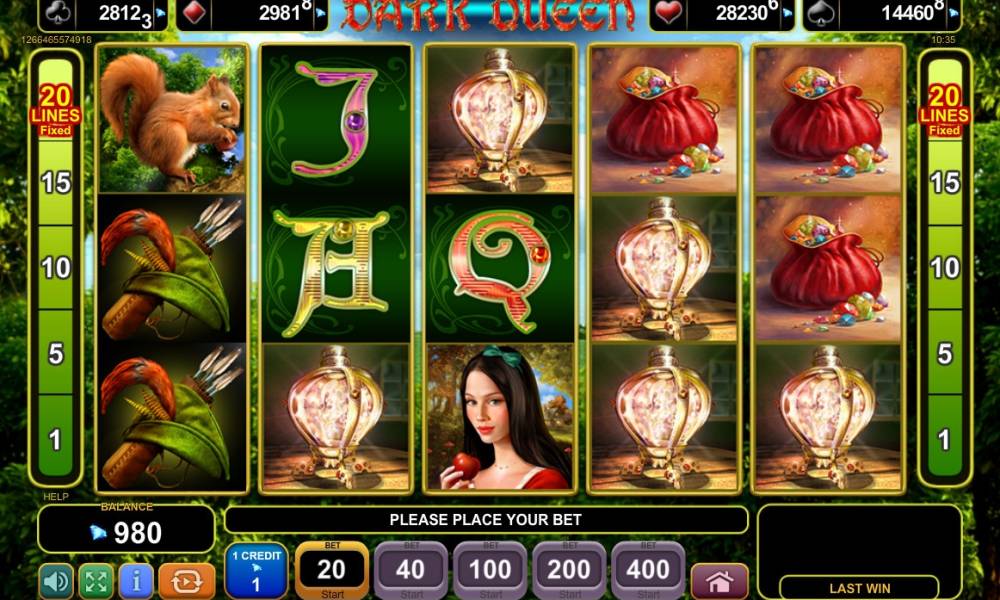The height and width of the screenshot is (600, 1000).
Task: Start a spin with bet 20
Action: tap(331, 571)
